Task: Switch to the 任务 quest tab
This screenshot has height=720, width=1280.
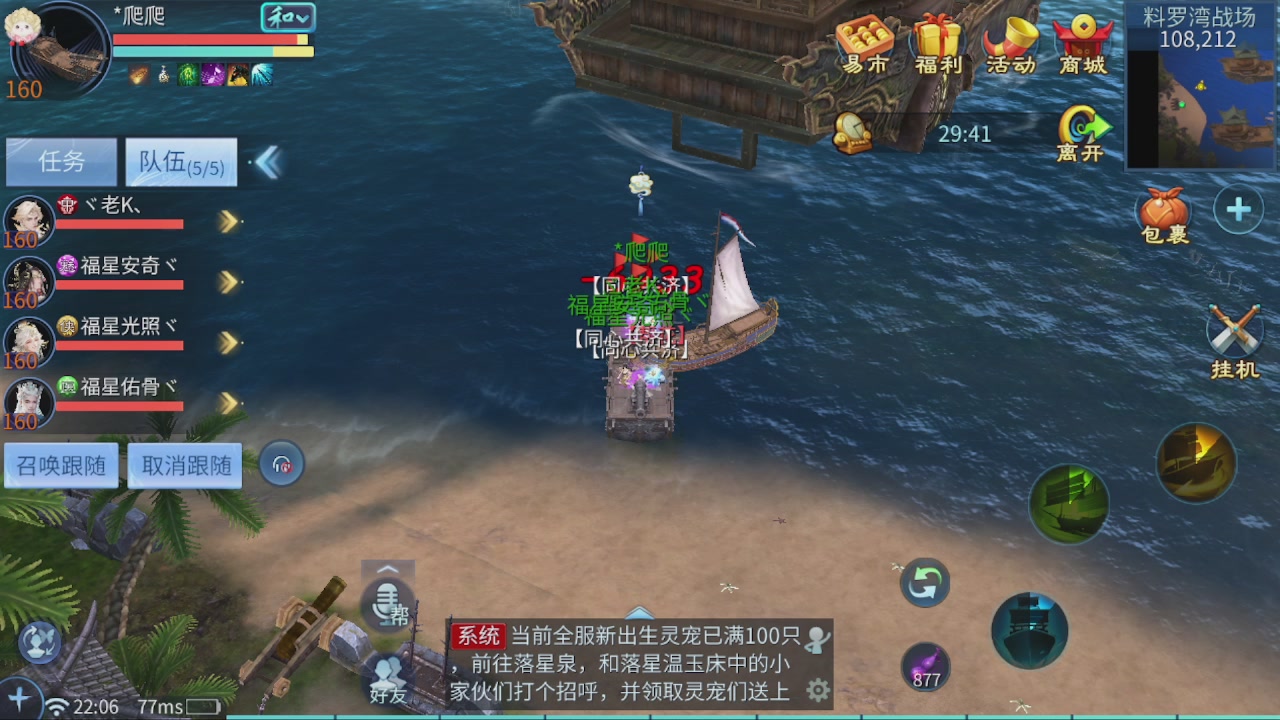Action: (x=60, y=161)
